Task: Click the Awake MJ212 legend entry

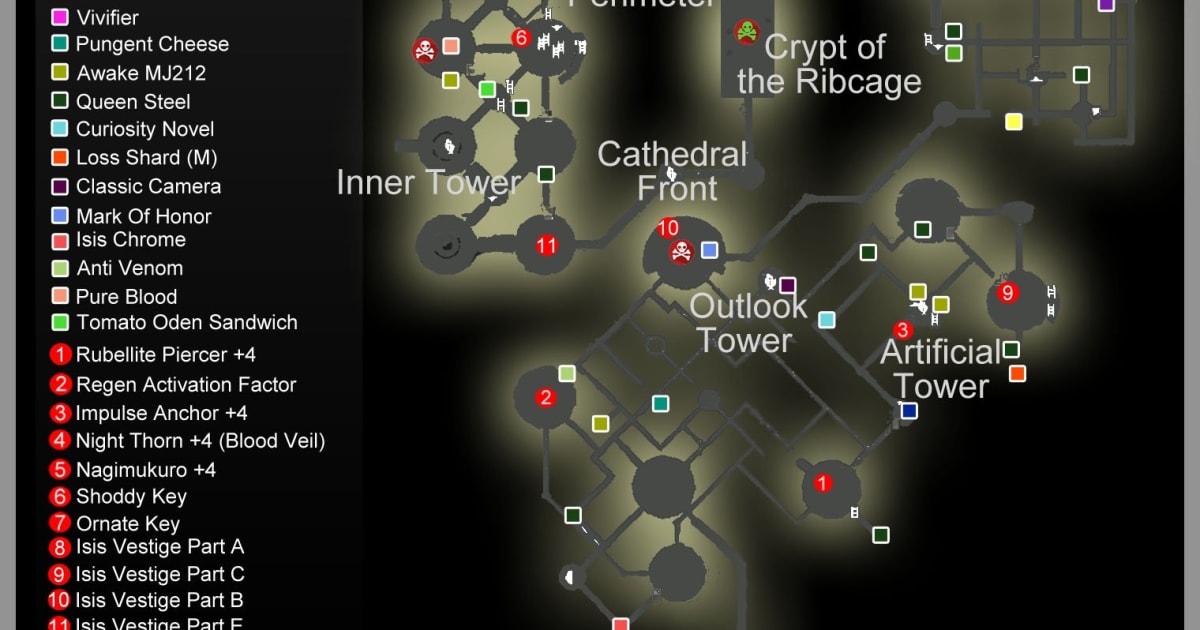Action: point(140,73)
